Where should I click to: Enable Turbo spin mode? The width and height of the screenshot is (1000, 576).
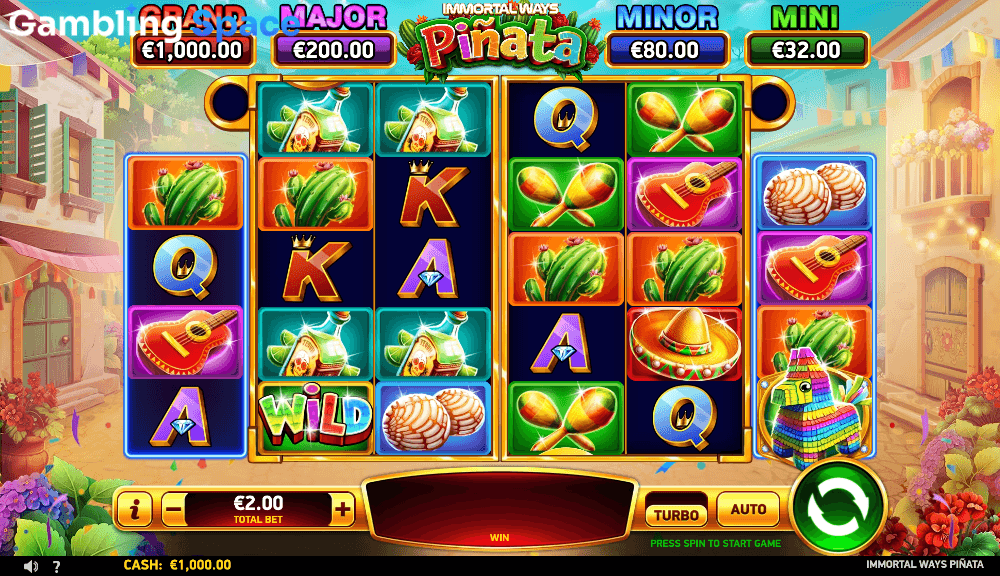tap(676, 513)
